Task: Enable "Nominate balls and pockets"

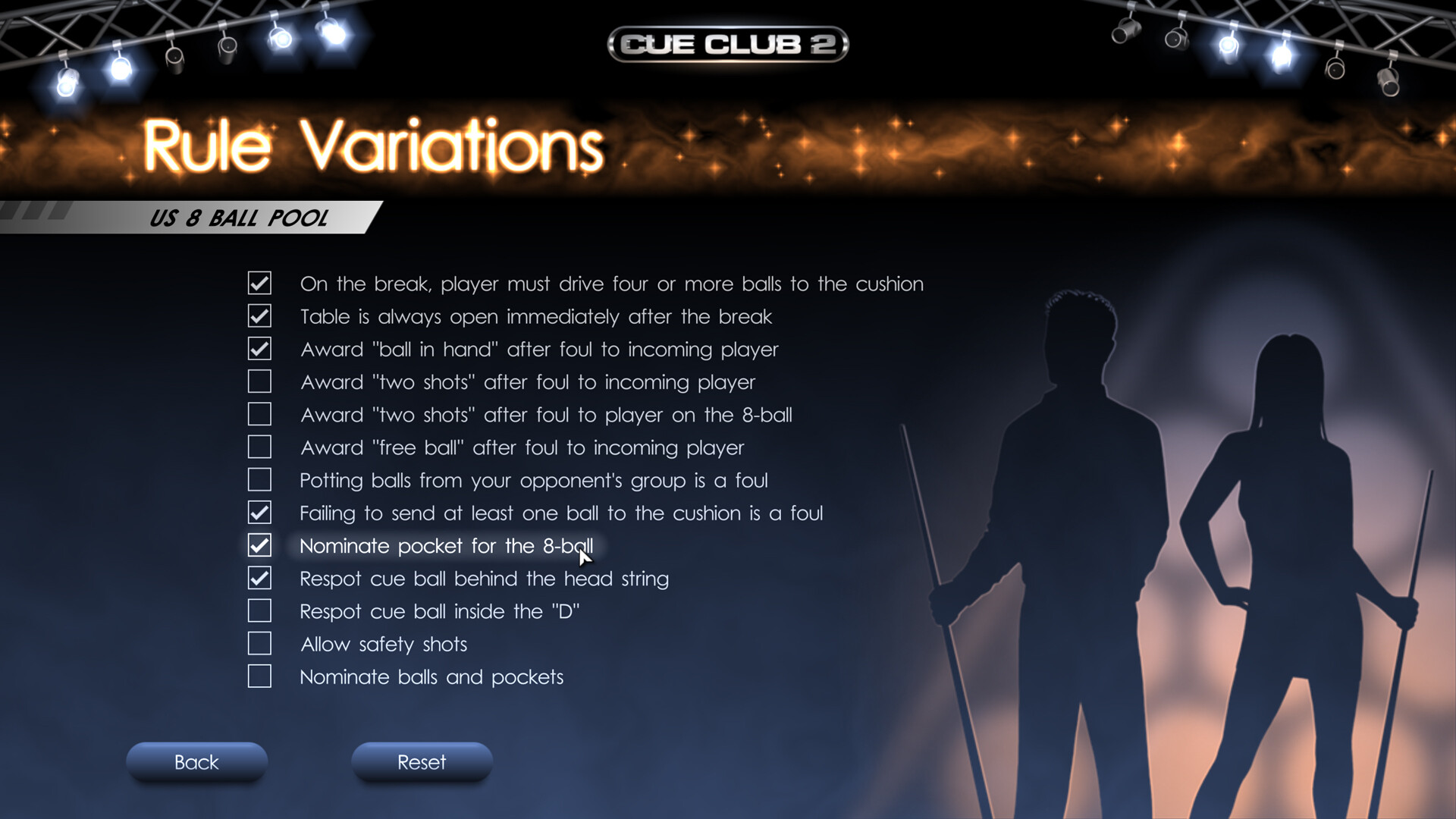Action: pyautogui.click(x=259, y=676)
